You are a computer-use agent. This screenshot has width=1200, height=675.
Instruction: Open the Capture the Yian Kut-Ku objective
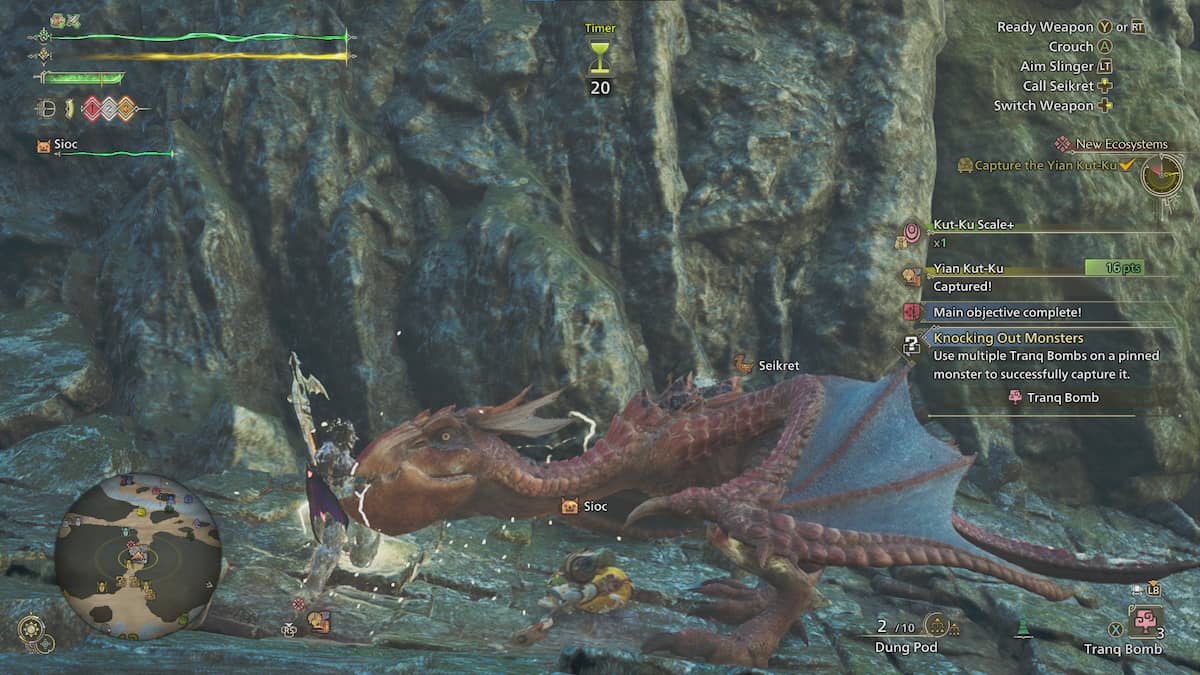[1044, 166]
